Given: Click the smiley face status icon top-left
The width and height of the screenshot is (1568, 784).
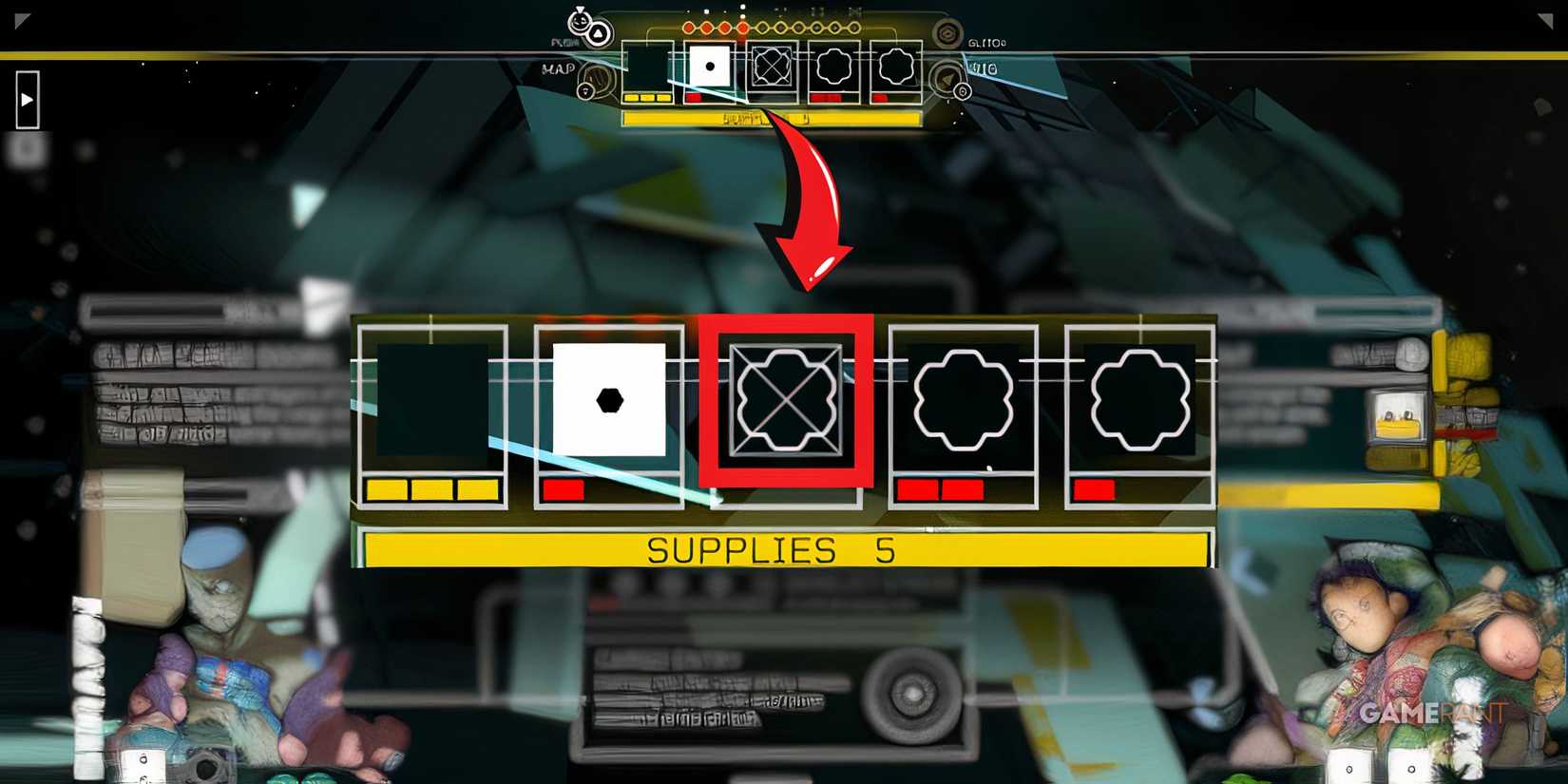Looking at the screenshot, I should 580,21.
